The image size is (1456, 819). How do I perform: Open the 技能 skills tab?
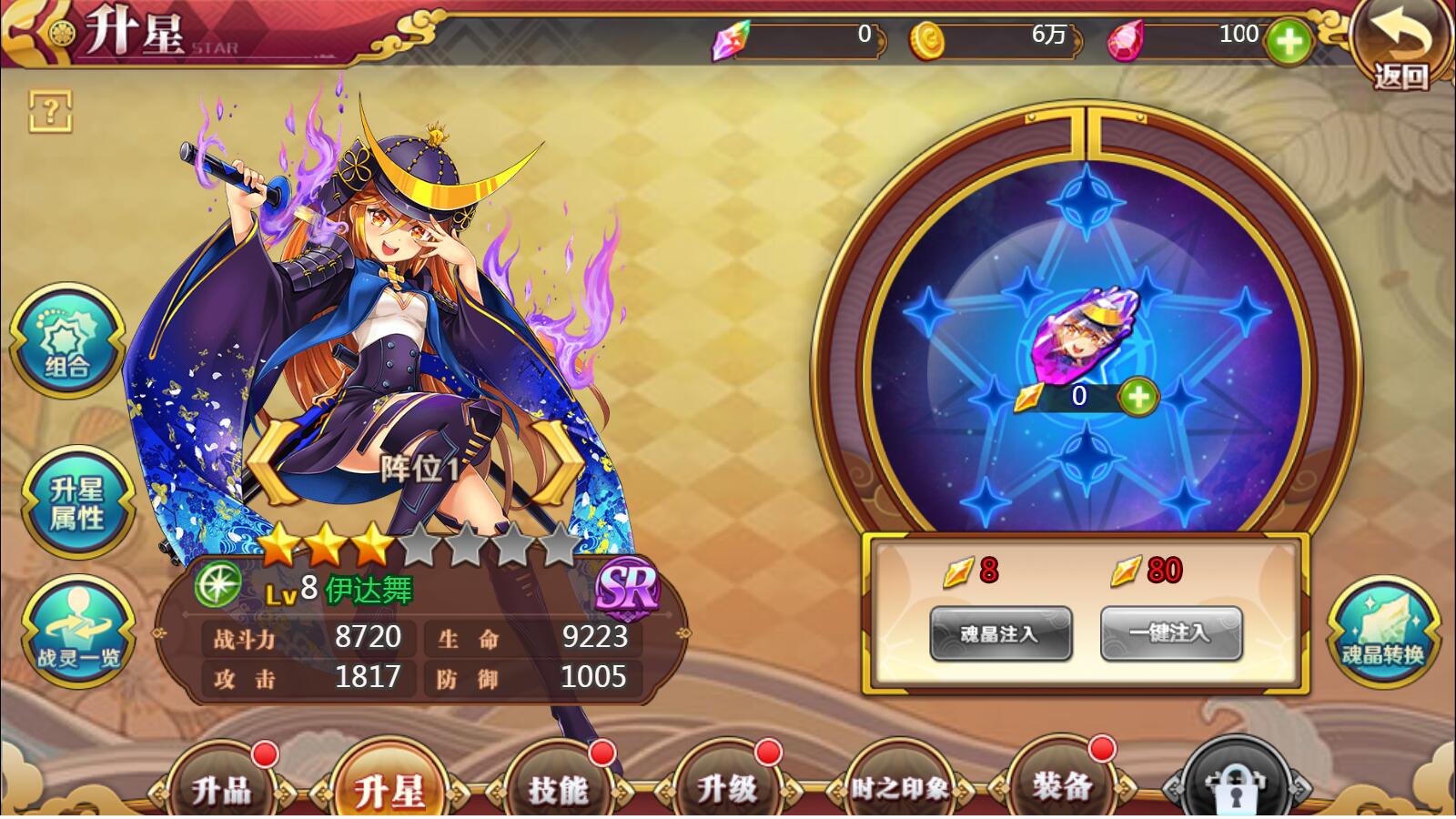[558, 786]
